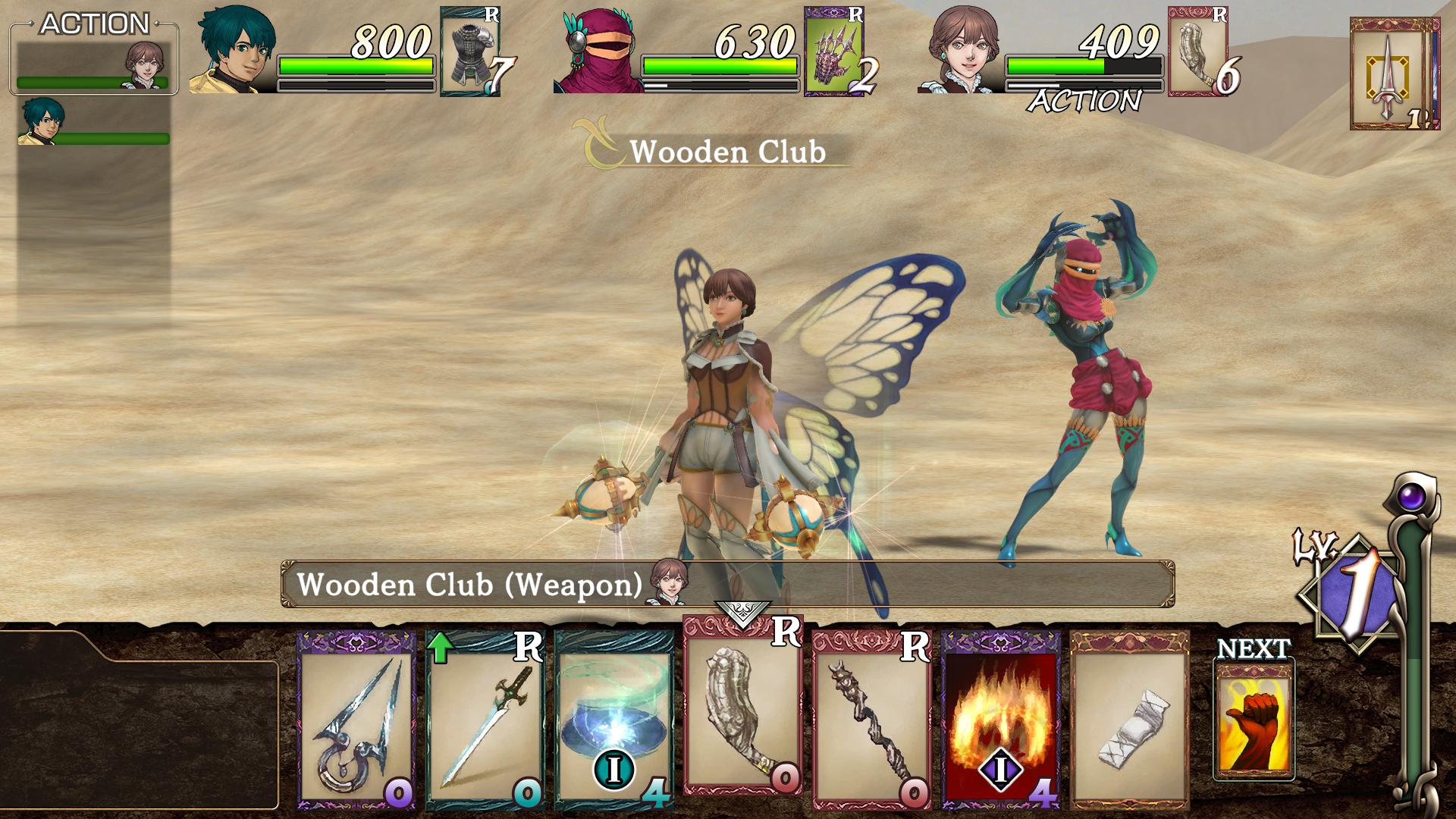
Task: Inspect the grey armor equipment card
Action: tap(470, 52)
